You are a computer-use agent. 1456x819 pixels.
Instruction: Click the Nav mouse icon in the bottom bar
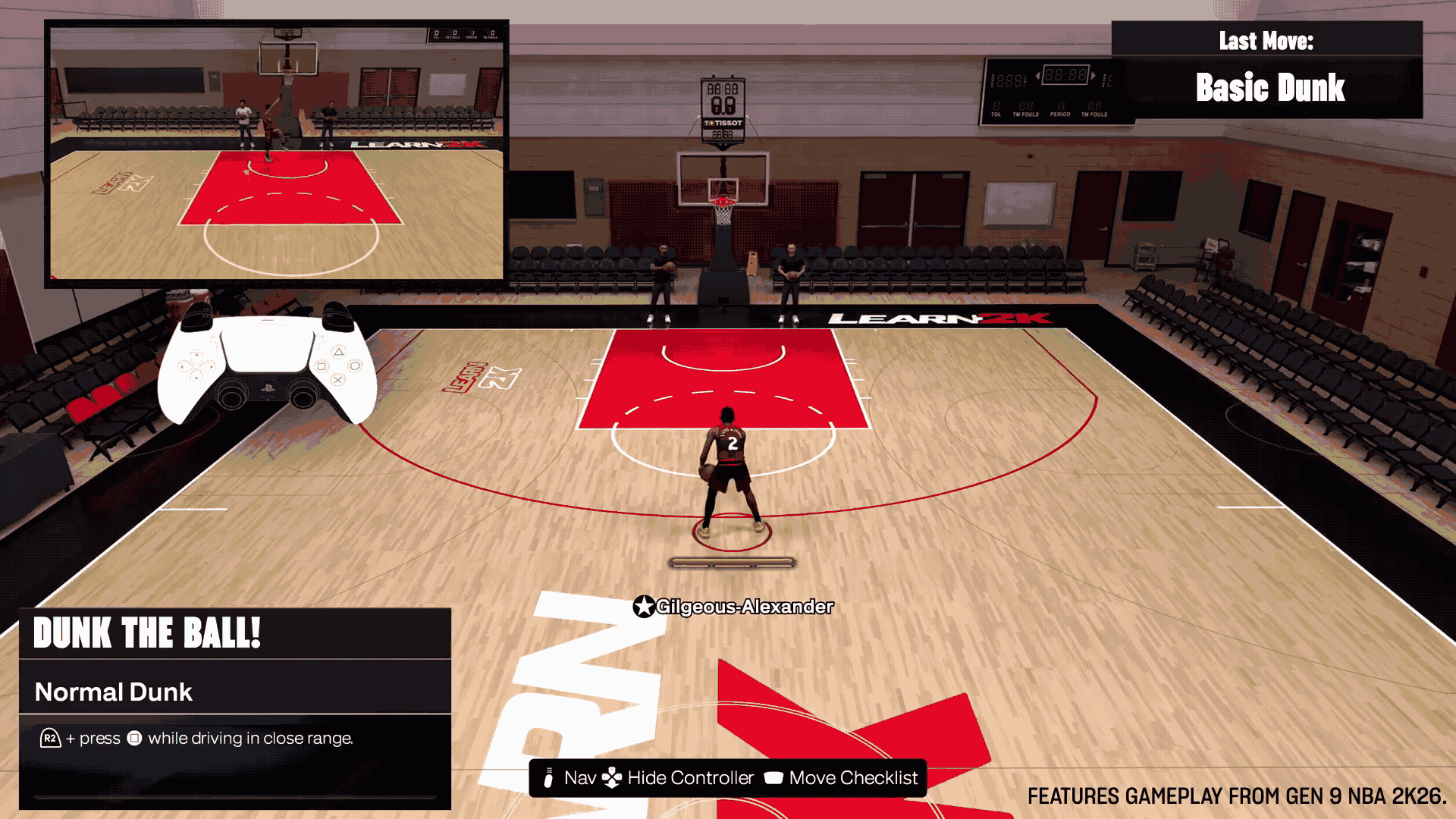click(x=549, y=778)
